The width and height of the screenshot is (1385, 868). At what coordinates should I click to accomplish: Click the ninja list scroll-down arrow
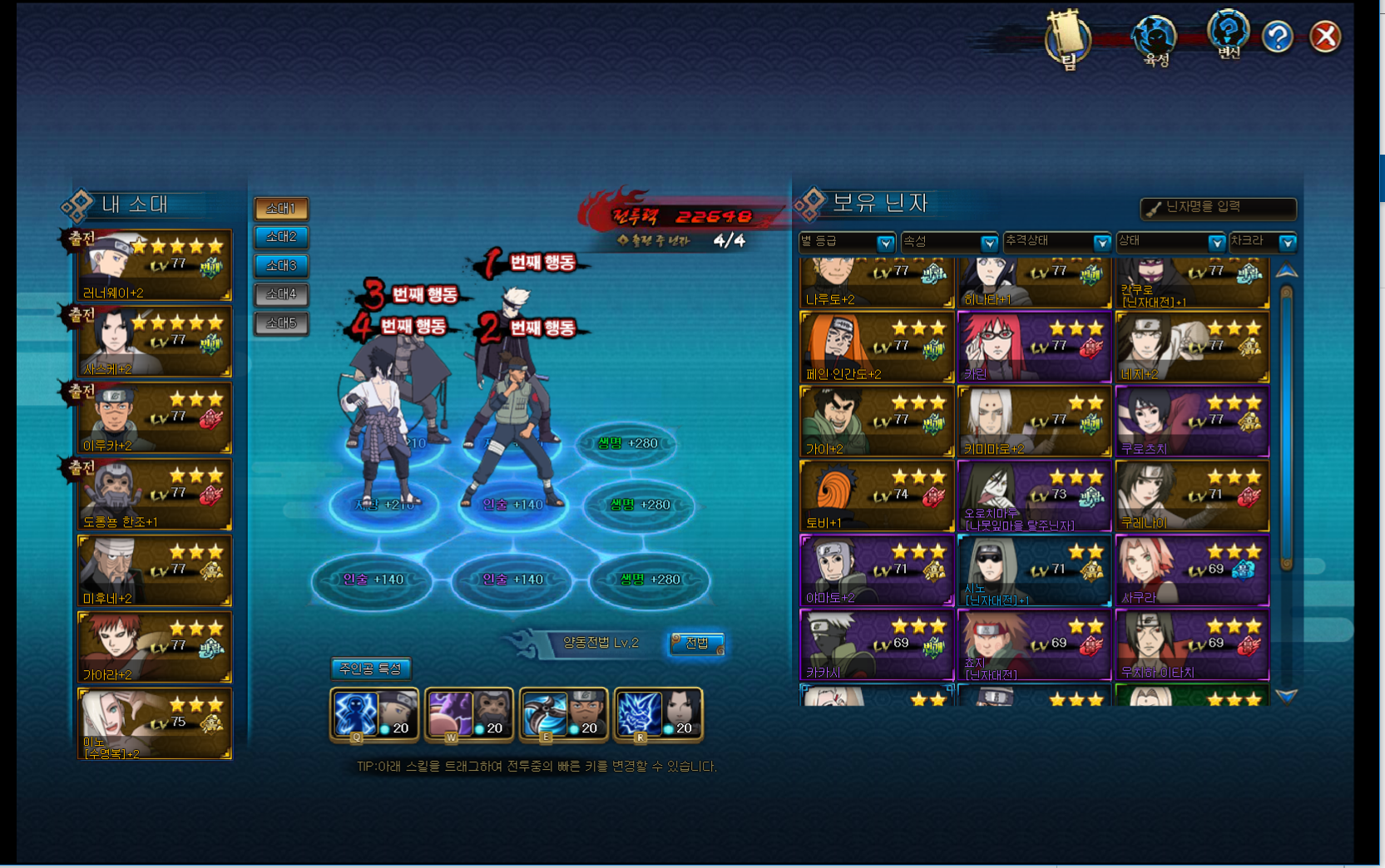coord(1286,696)
